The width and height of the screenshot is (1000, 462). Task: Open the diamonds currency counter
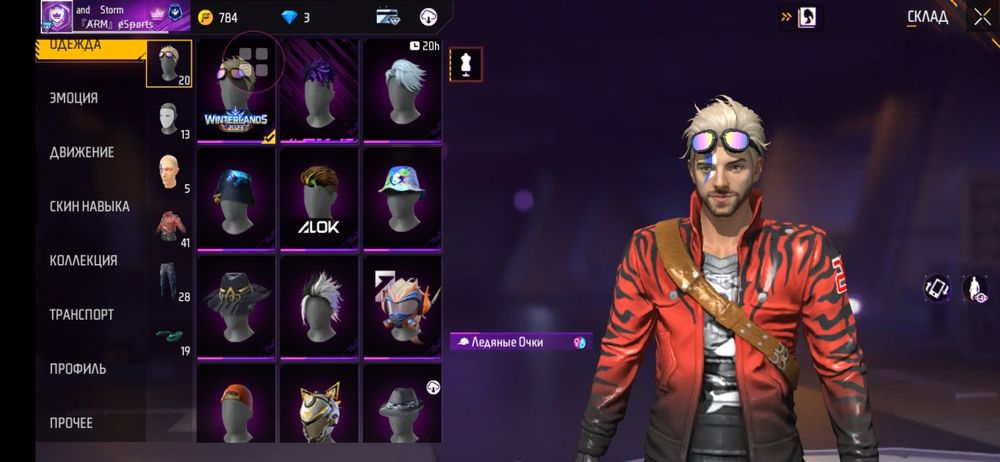click(293, 17)
